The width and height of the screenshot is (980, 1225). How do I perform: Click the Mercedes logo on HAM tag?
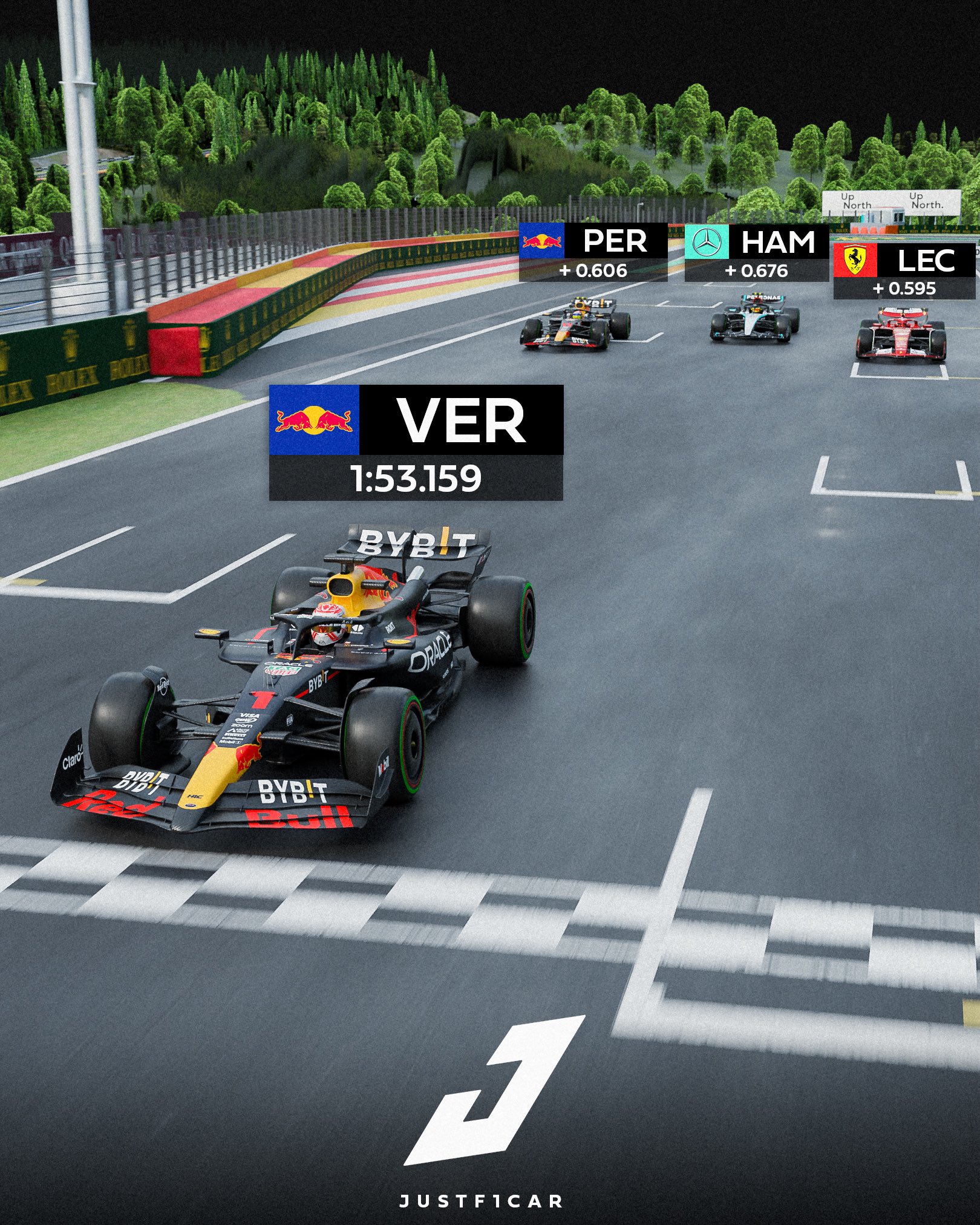click(x=707, y=242)
